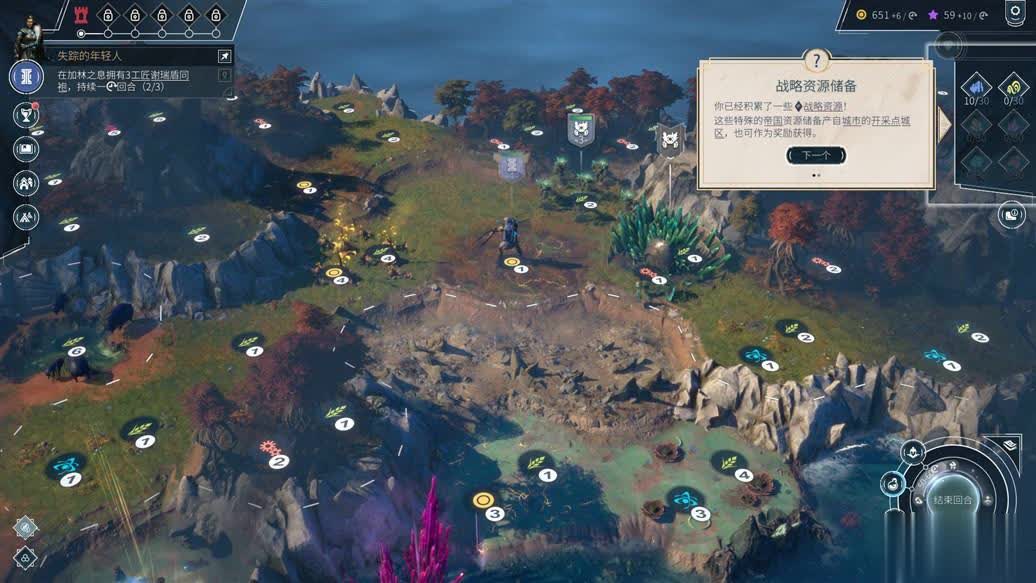This screenshot has height=583, width=1036.
Task: Click the question mark tutorial help icon
Action: tap(816, 60)
